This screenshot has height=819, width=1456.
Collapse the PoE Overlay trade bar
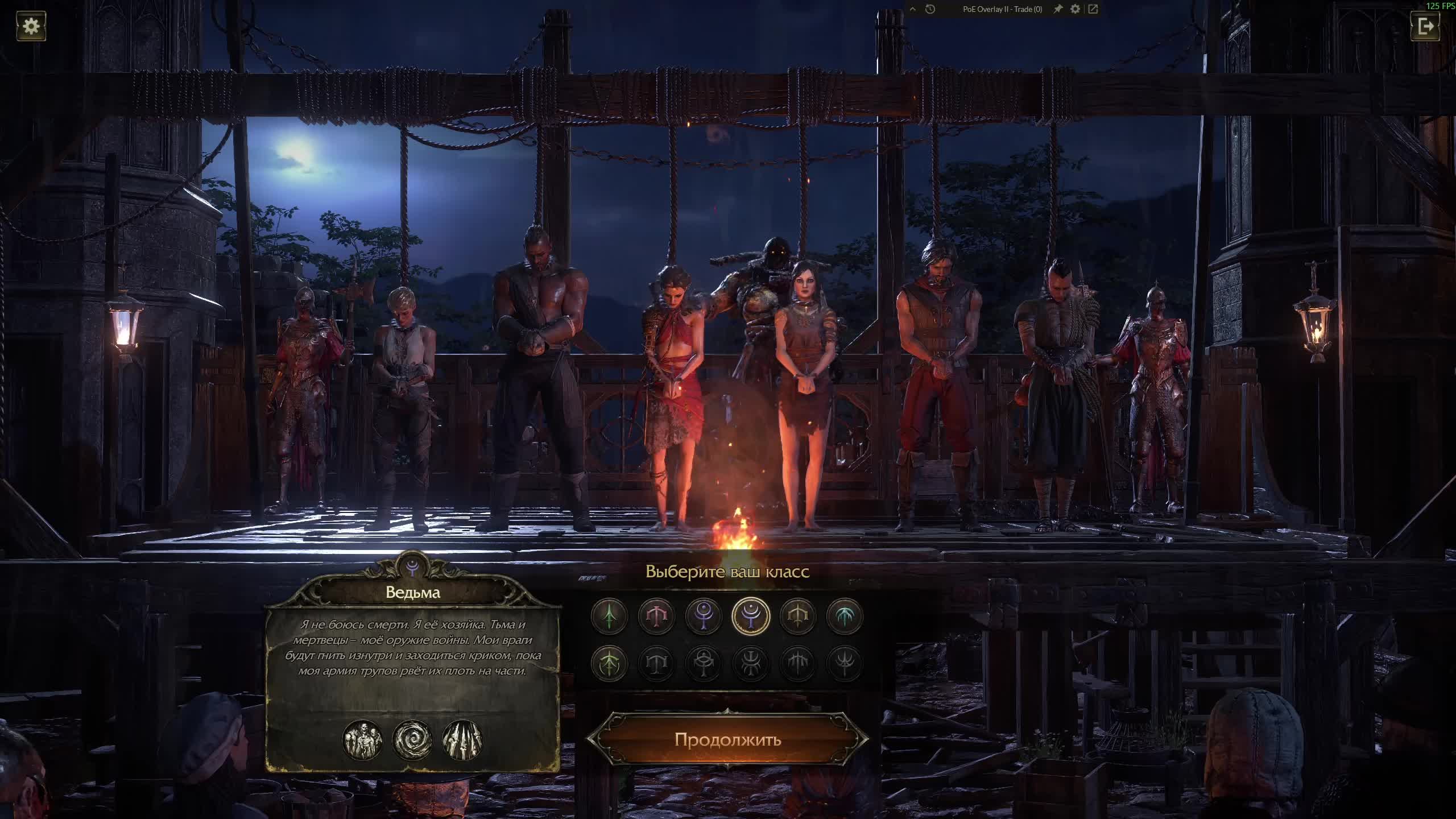pyautogui.click(x=913, y=9)
